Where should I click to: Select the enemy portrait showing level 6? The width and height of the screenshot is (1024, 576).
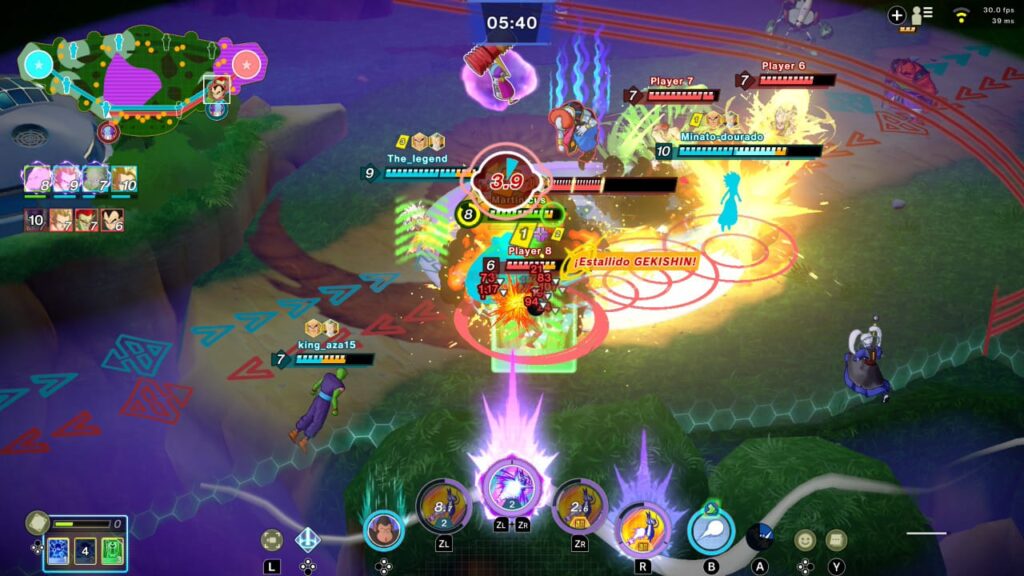112,221
